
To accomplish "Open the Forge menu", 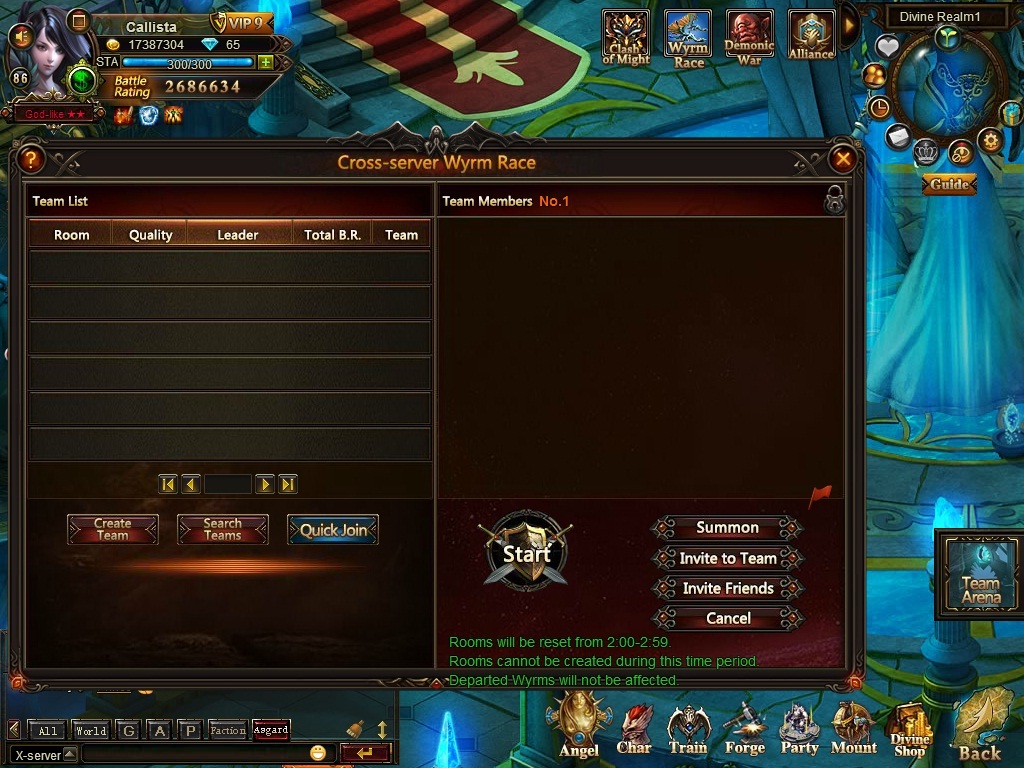I will pyautogui.click(x=744, y=729).
